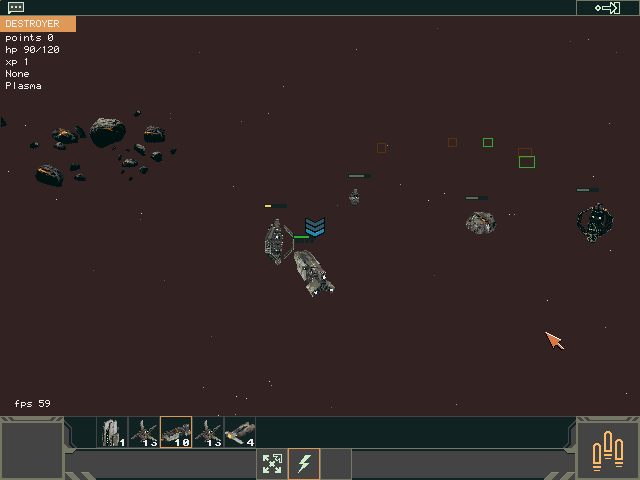Activate the lightning bolt ability

tap(304, 464)
